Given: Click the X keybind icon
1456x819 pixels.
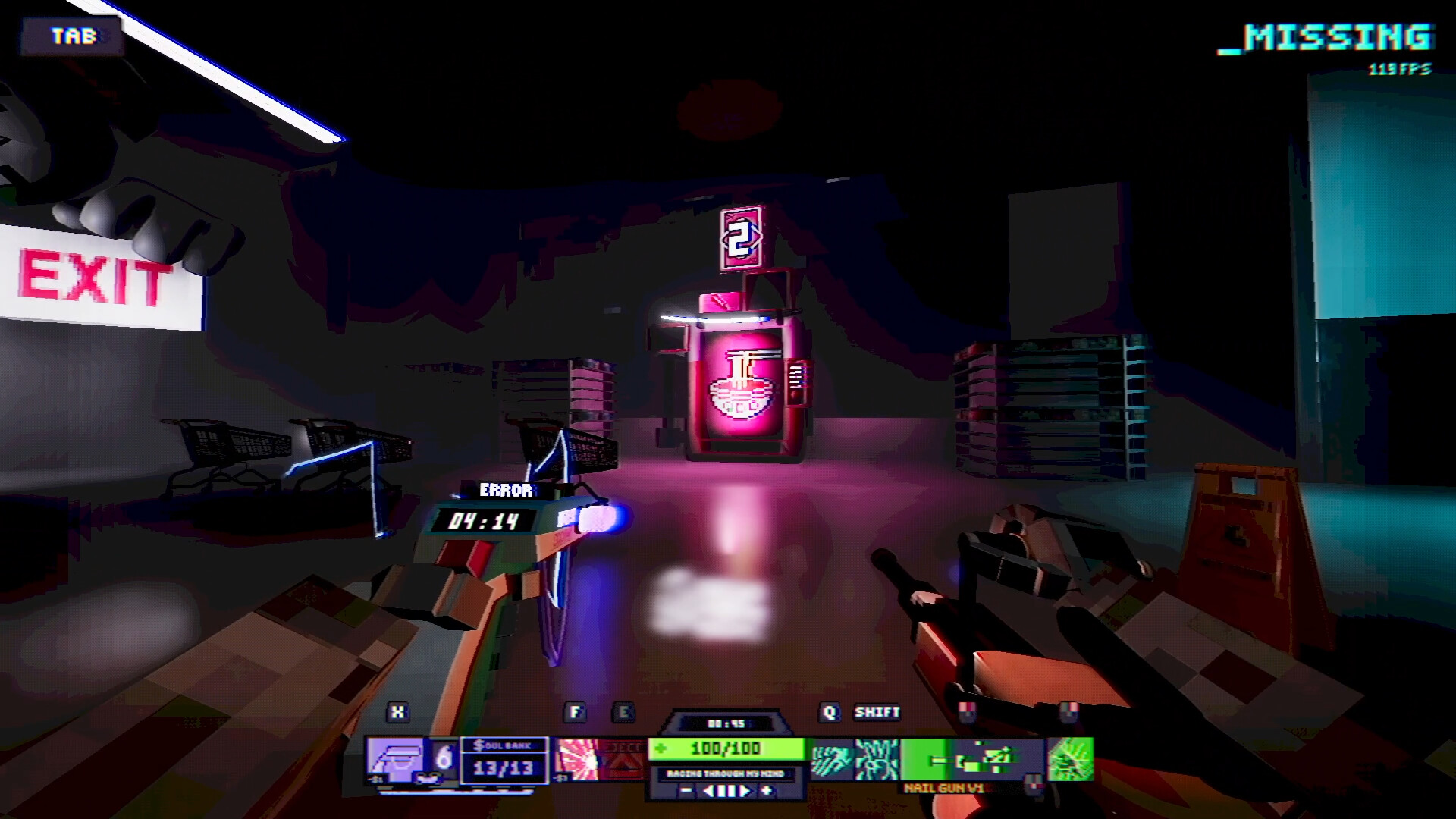Looking at the screenshot, I should click(397, 711).
